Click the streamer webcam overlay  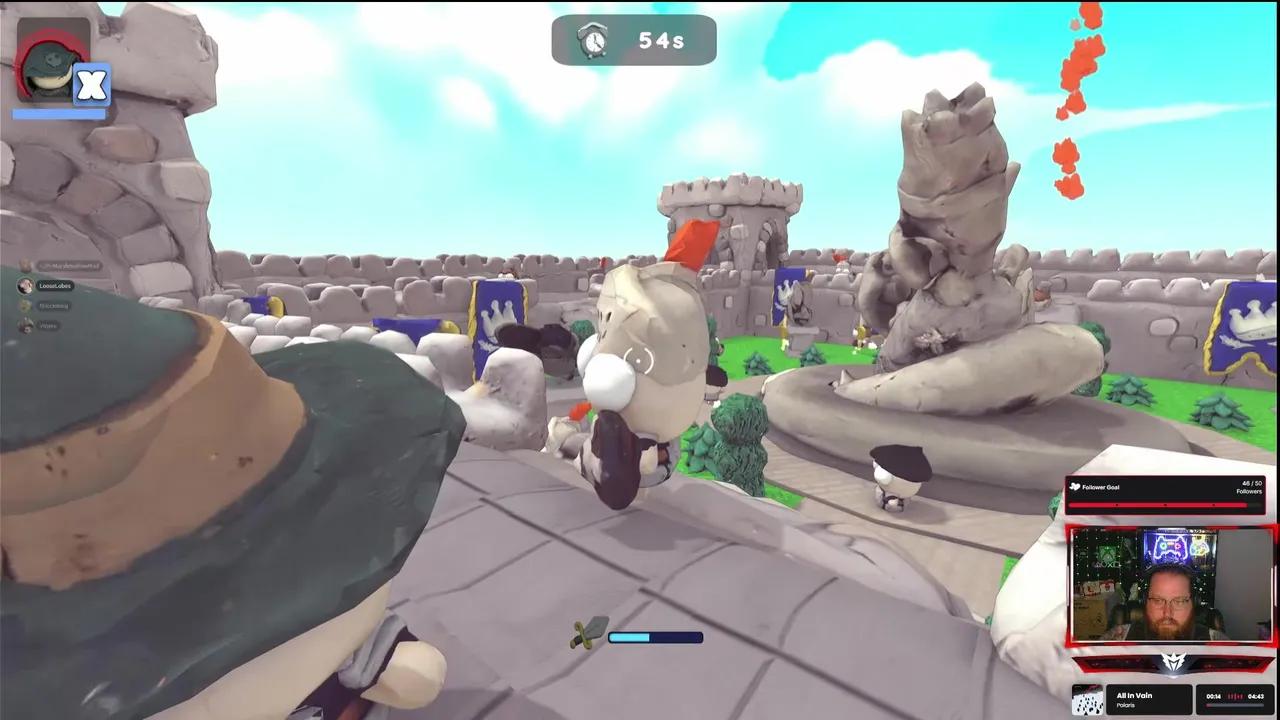tap(1171, 585)
